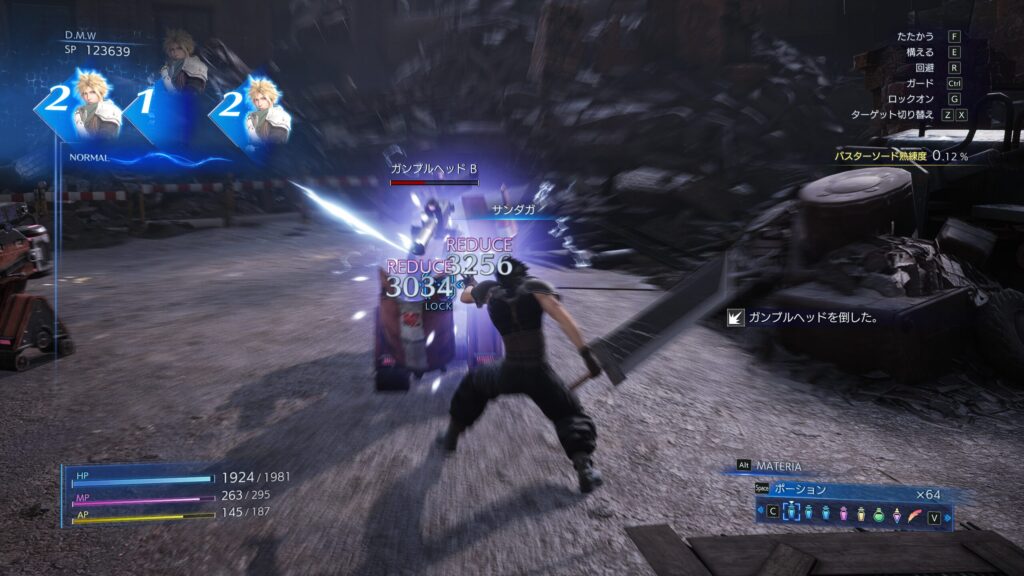Screen dimensions: 1024x576
Task: Pick the round green flask item
Action: click(x=878, y=515)
